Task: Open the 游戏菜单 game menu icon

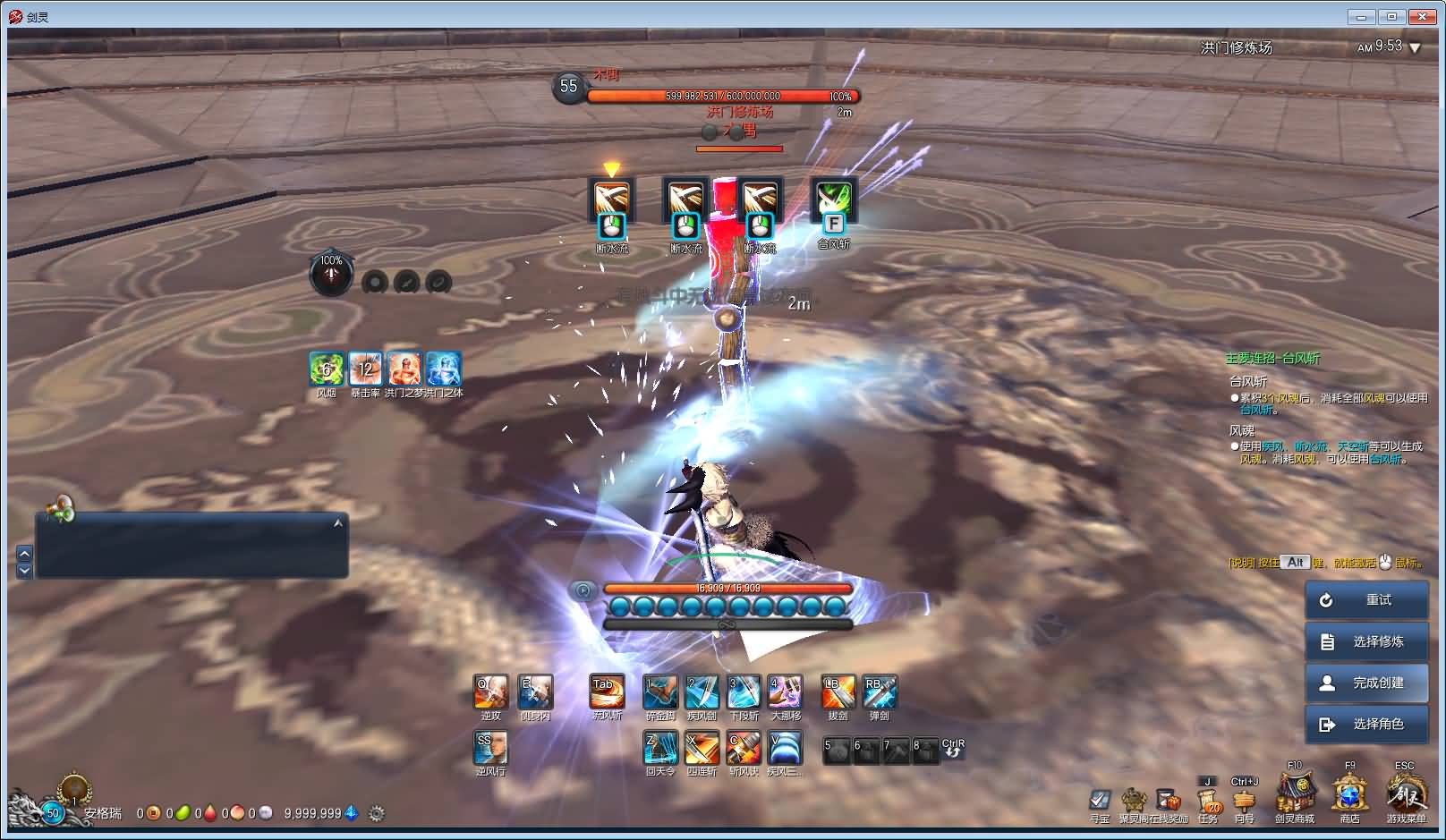Action: point(1406,793)
